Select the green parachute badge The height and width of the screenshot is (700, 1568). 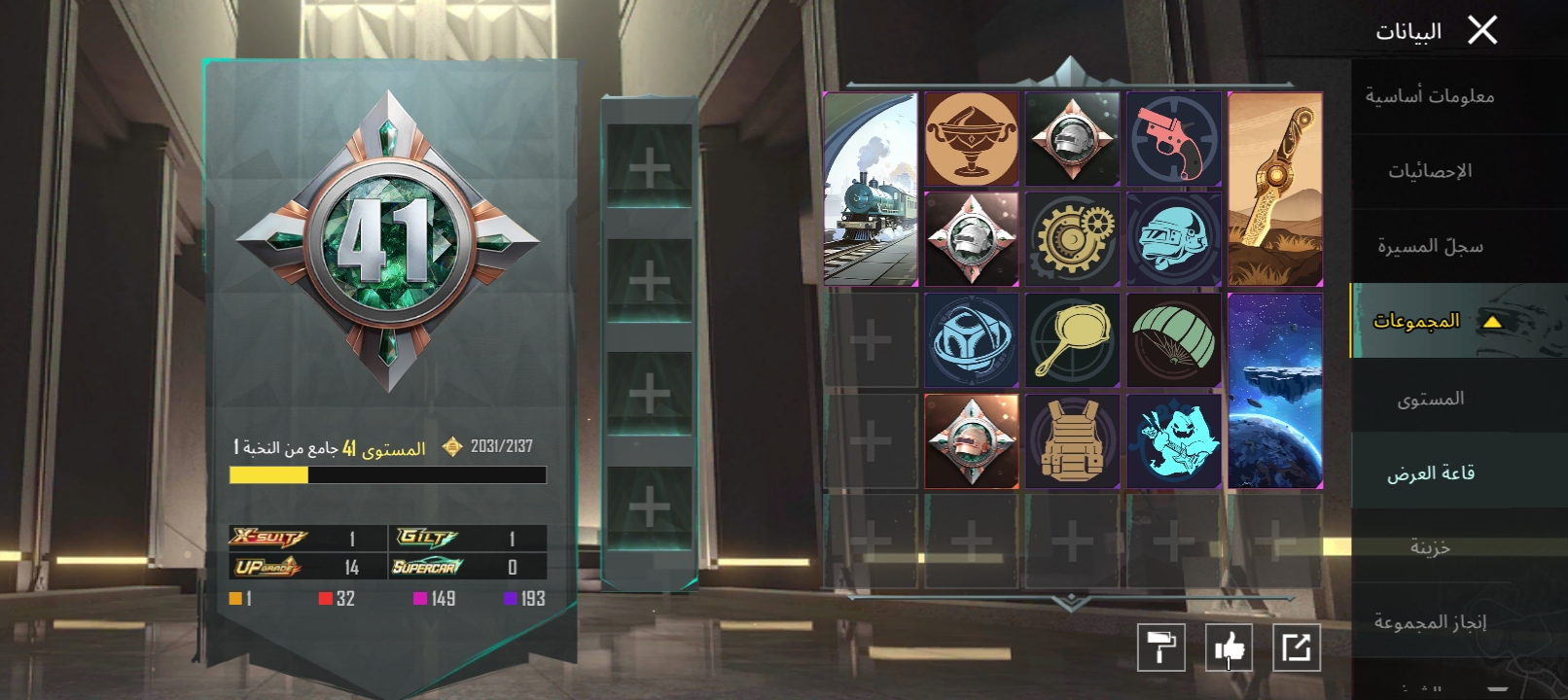click(1173, 340)
